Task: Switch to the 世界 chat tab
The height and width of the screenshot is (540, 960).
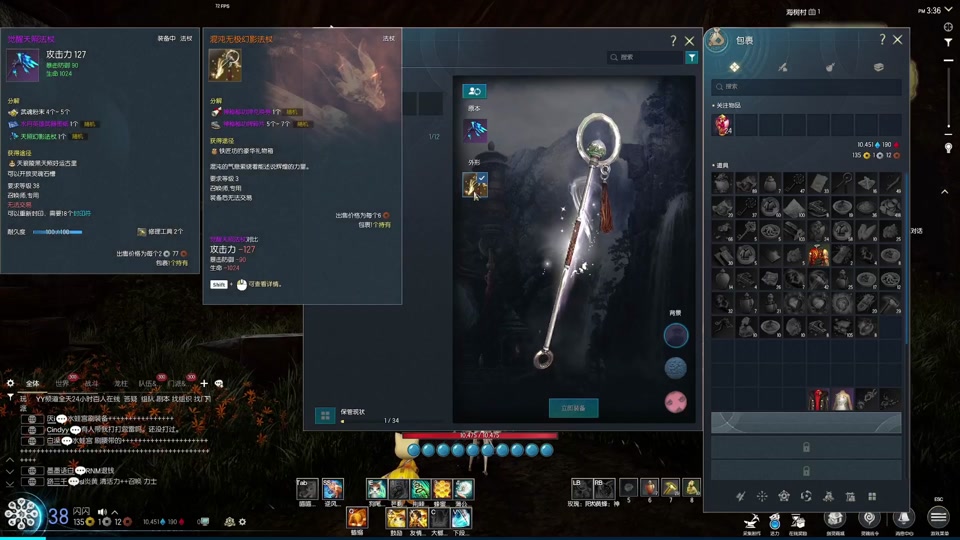Action: 62,383
